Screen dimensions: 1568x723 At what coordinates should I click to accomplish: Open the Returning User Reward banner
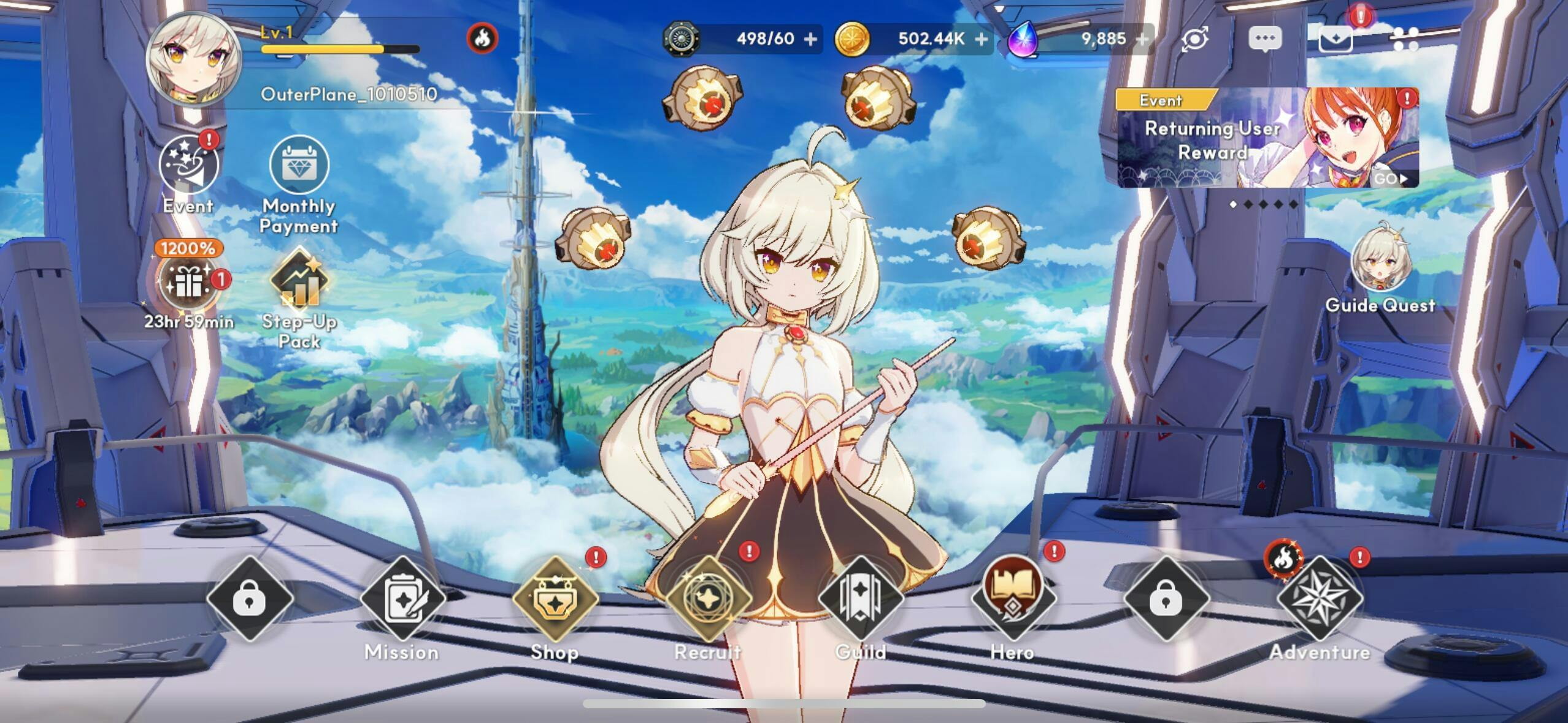(x=1267, y=138)
